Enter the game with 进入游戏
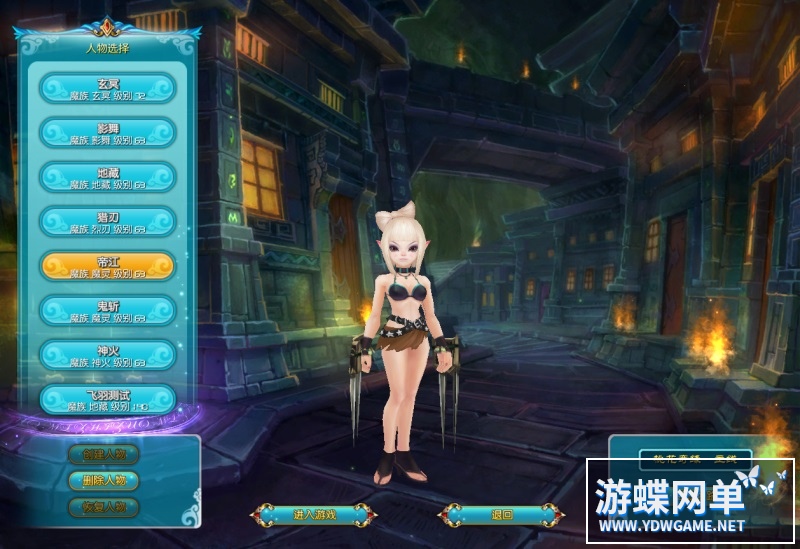Image resolution: width=800 pixels, height=549 pixels. point(314,515)
